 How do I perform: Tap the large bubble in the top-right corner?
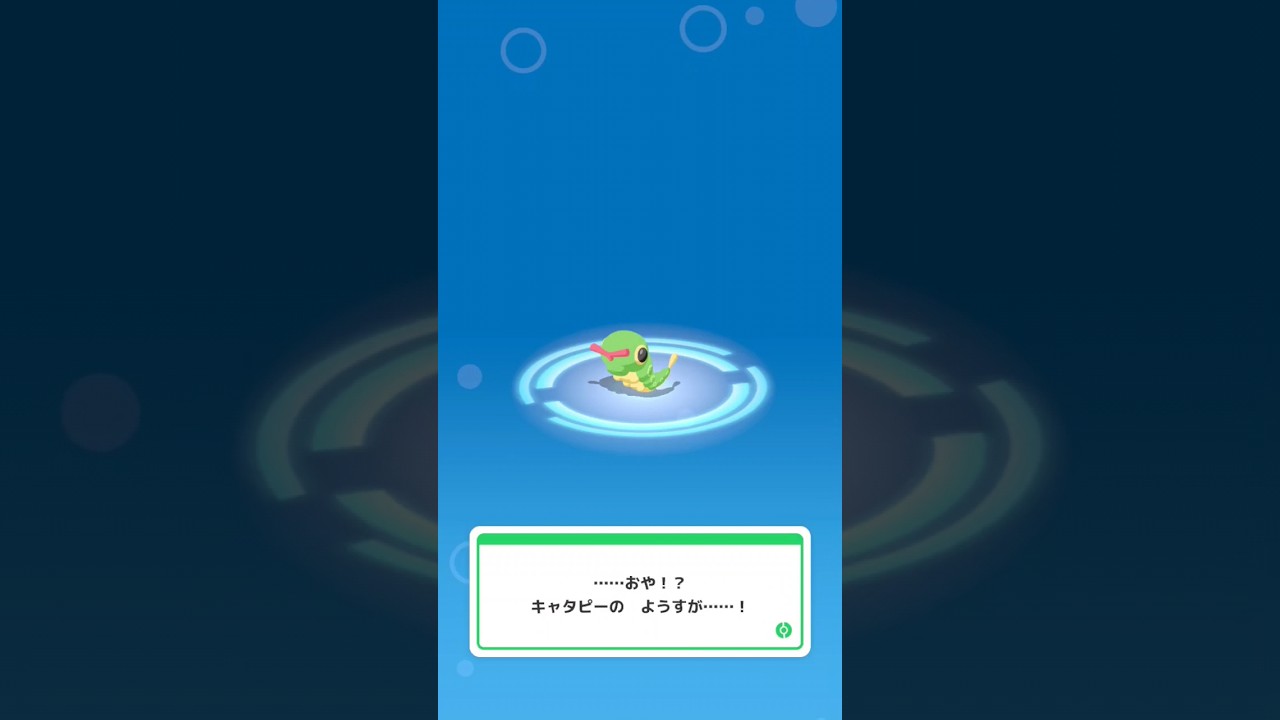[x=816, y=12]
